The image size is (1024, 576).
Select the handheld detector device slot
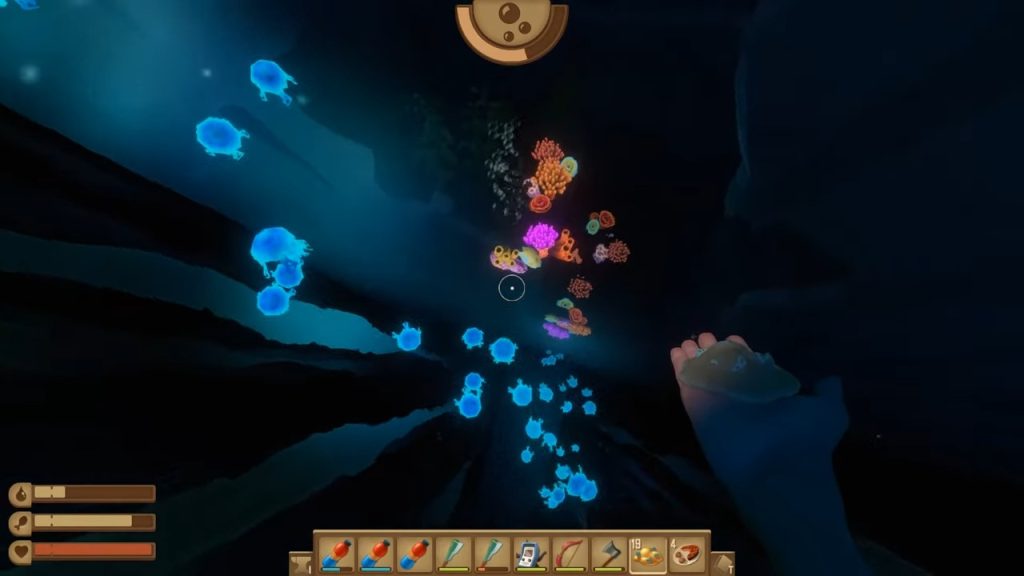point(531,553)
